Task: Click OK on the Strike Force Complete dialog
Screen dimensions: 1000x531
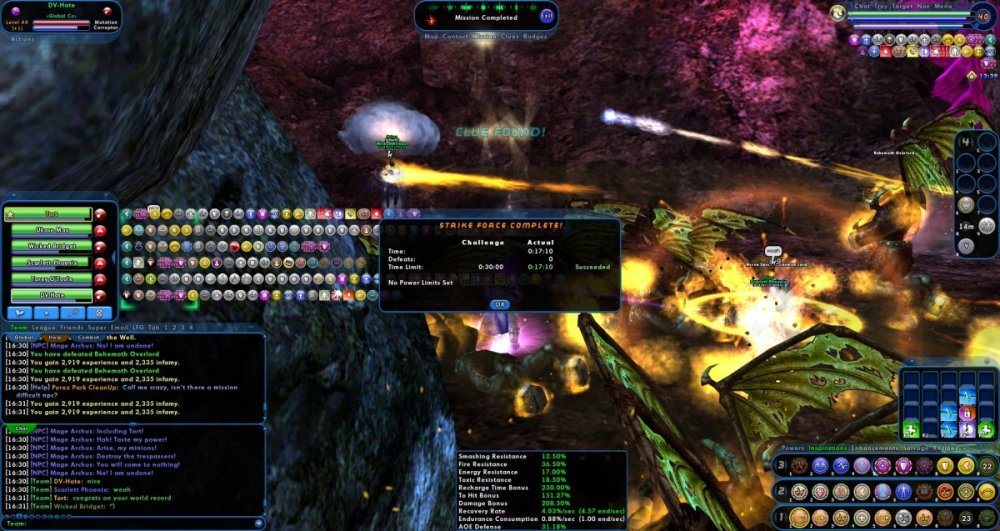Action: tap(500, 304)
